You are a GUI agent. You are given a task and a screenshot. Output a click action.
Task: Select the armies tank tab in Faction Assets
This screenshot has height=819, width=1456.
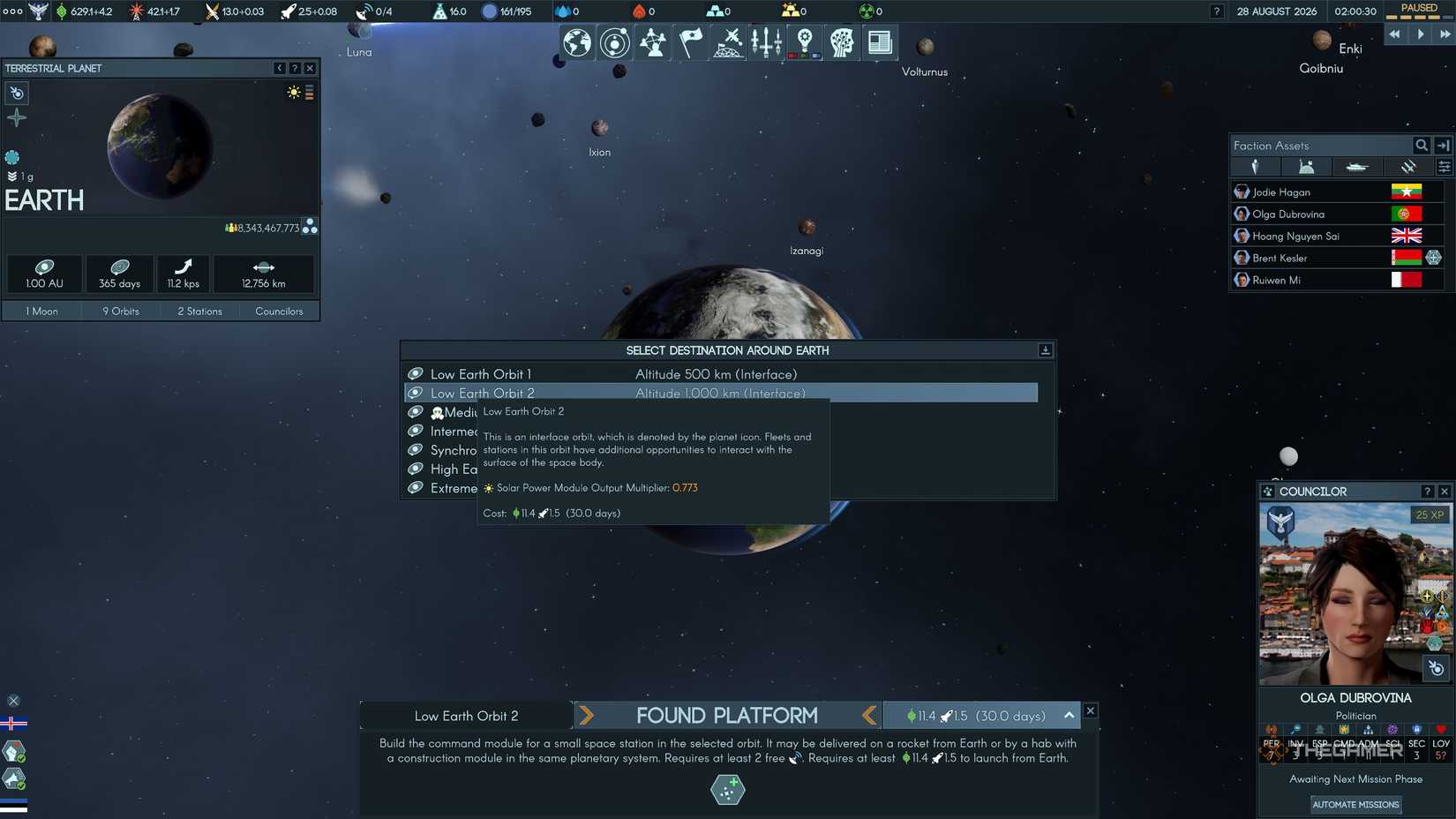[x=1357, y=166]
